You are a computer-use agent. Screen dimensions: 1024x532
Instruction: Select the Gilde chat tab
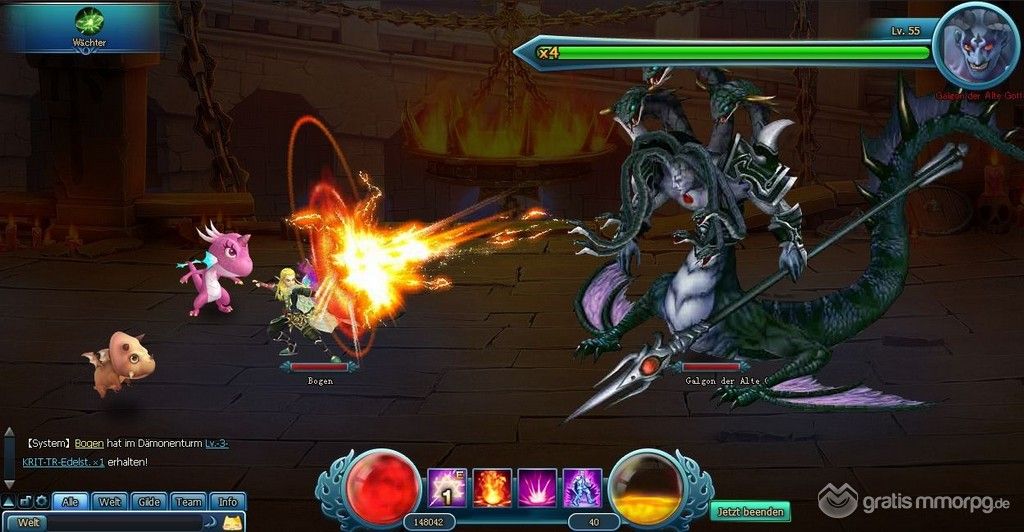[x=149, y=502]
